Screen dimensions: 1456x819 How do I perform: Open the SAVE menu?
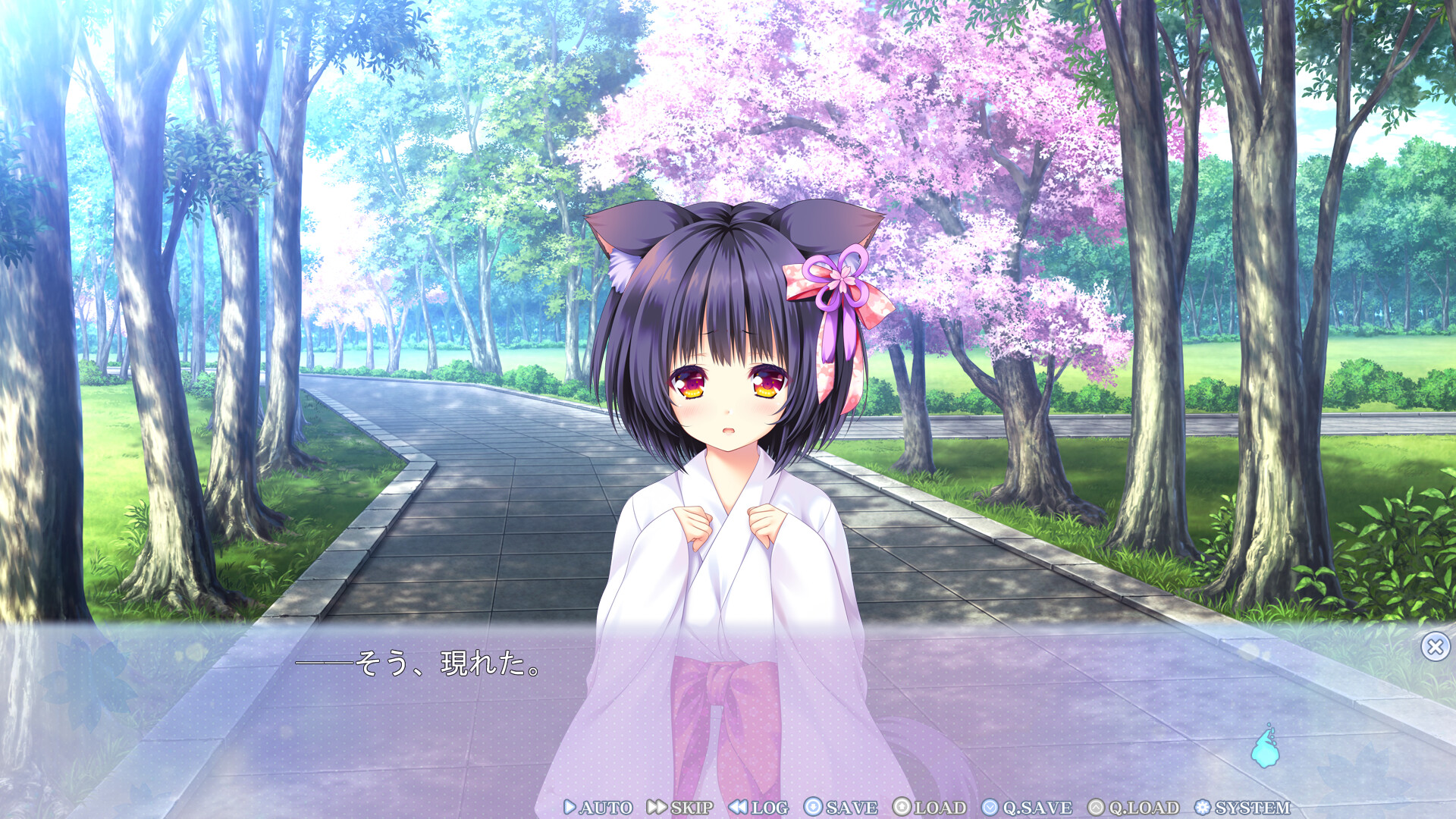click(x=841, y=808)
